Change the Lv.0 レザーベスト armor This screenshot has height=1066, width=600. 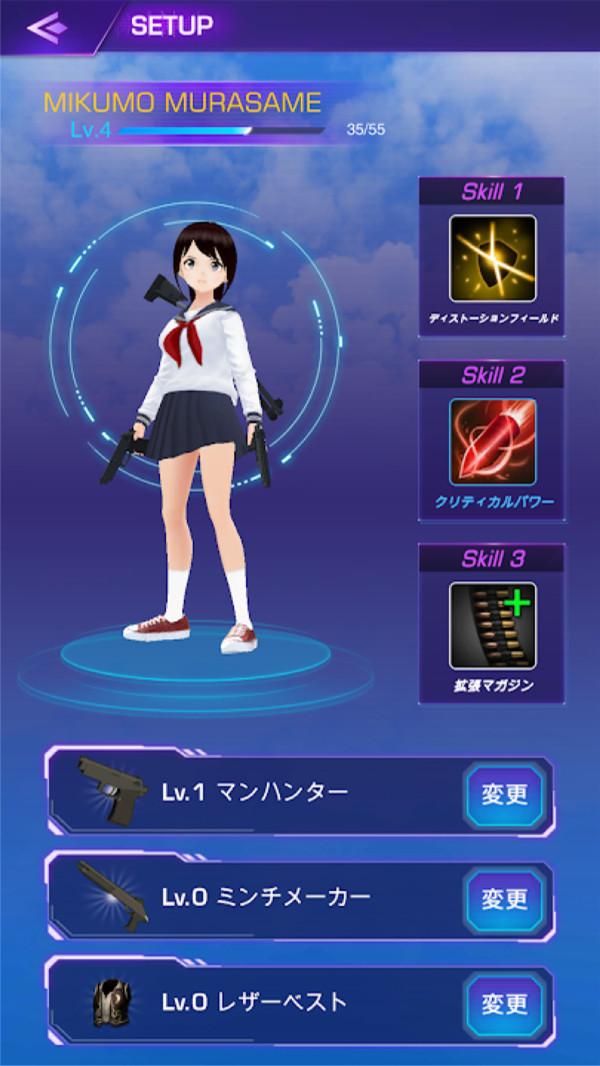[x=504, y=1003]
